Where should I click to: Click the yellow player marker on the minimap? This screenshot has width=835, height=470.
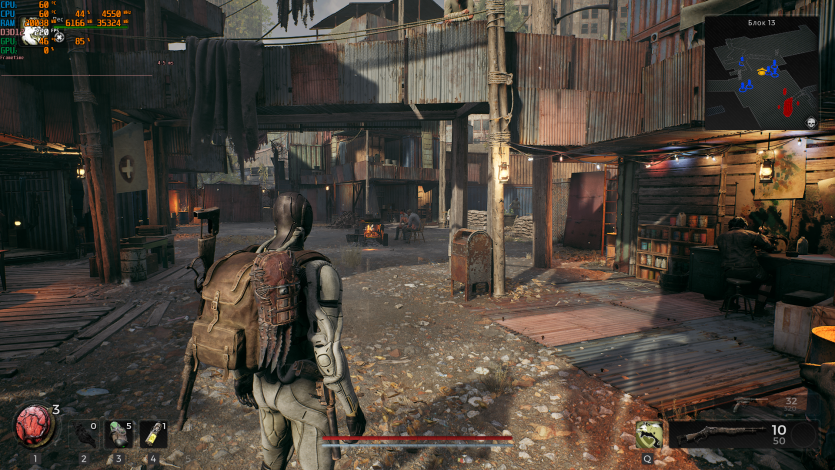(763, 72)
